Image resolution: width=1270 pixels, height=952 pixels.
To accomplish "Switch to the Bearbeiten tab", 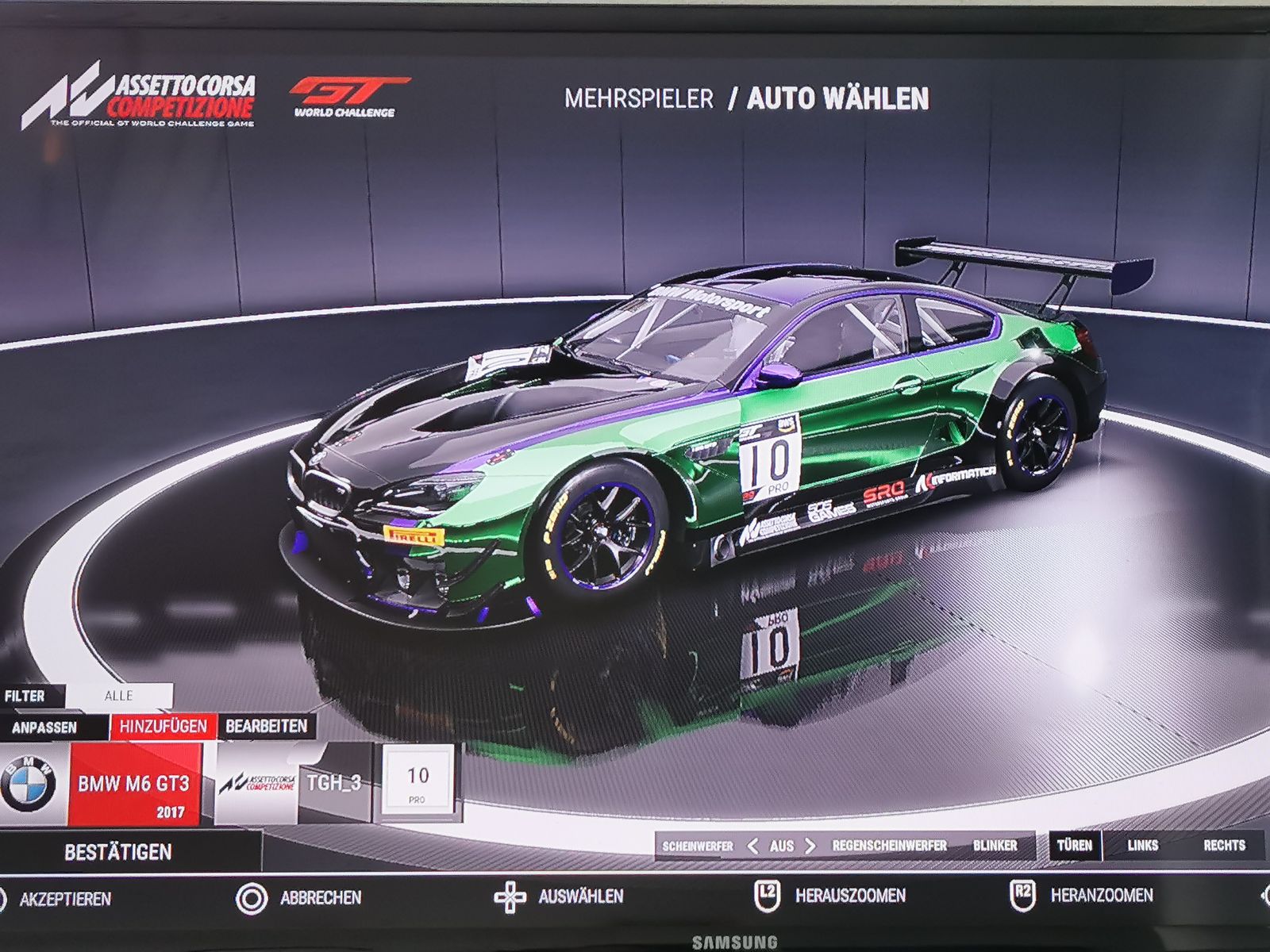I will tap(266, 726).
